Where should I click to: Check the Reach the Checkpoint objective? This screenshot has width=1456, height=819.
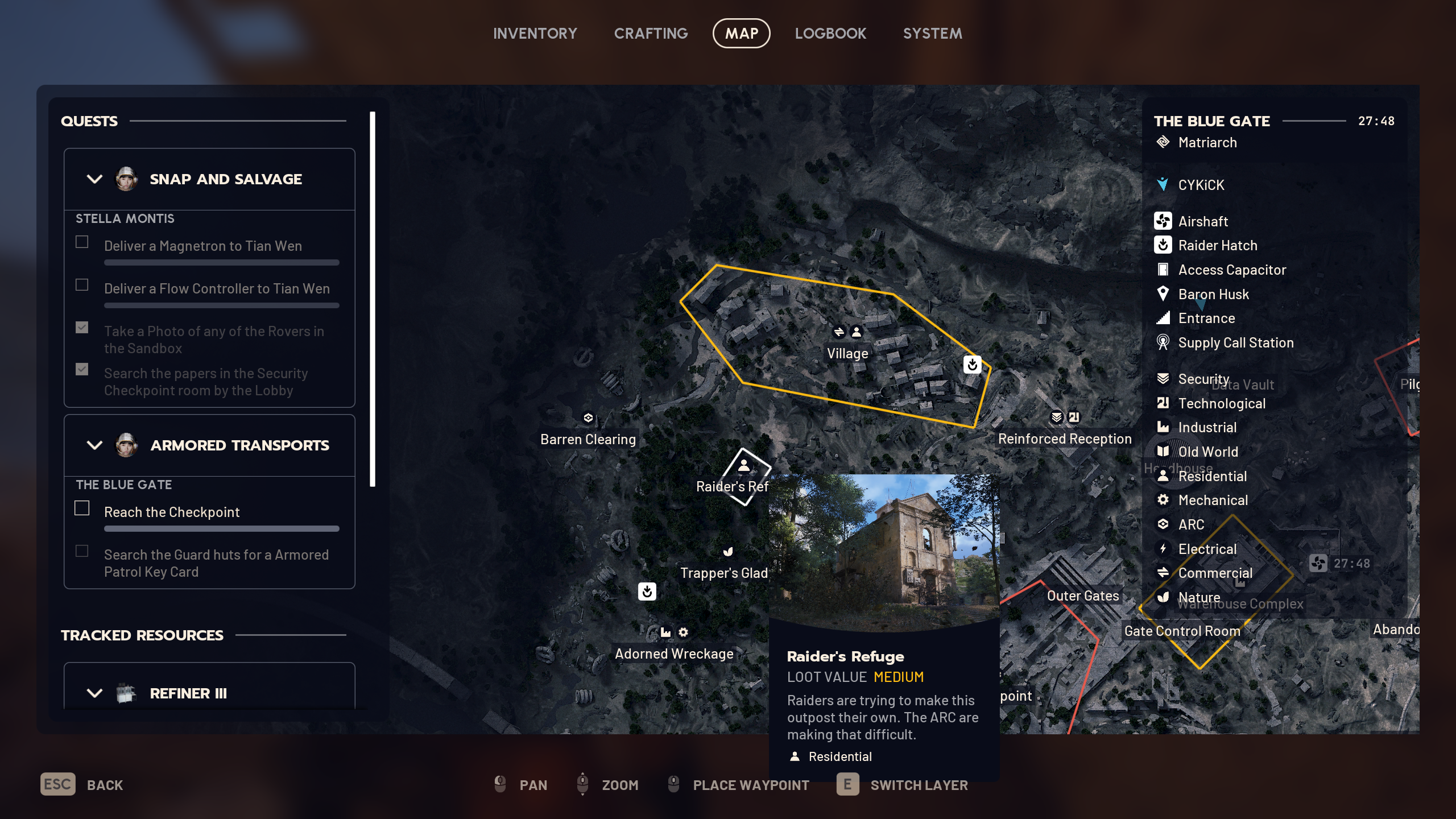pyautogui.click(x=82, y=508)
